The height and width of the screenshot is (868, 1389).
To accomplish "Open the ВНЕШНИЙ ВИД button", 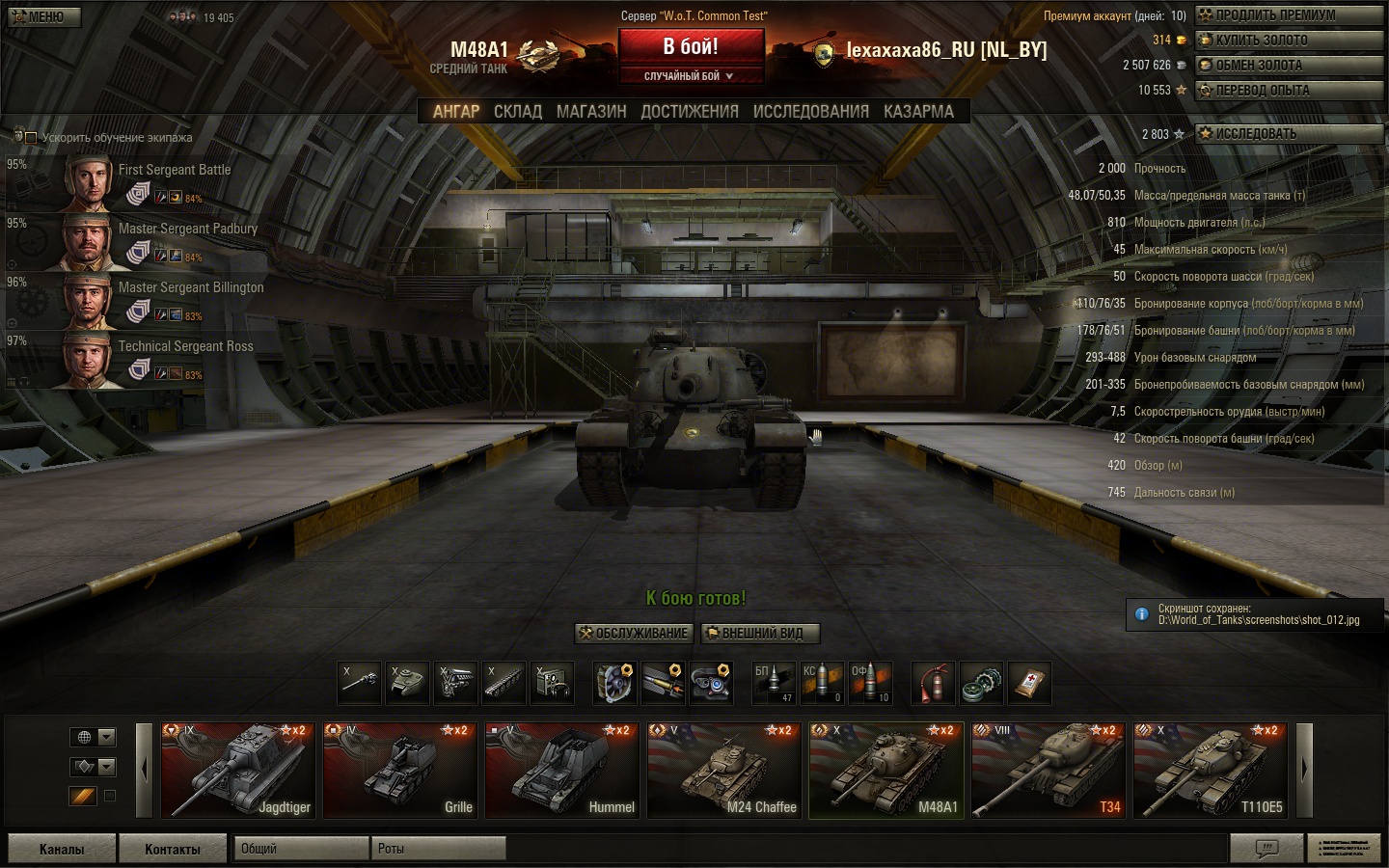I will tap(761, 634).
